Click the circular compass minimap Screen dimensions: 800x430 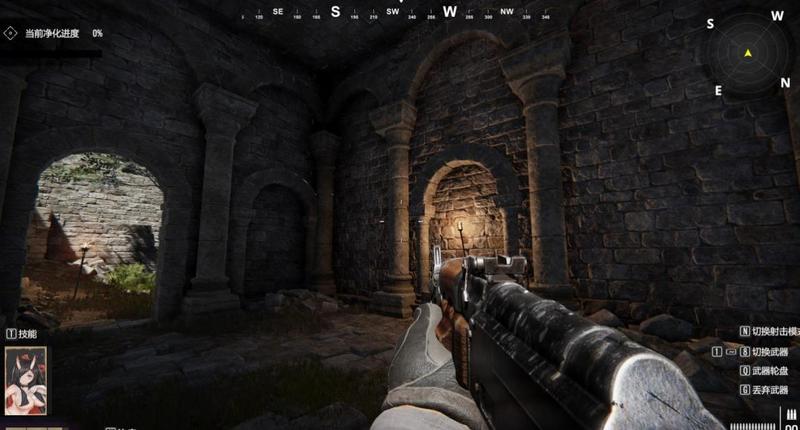(x=748, y=54)
